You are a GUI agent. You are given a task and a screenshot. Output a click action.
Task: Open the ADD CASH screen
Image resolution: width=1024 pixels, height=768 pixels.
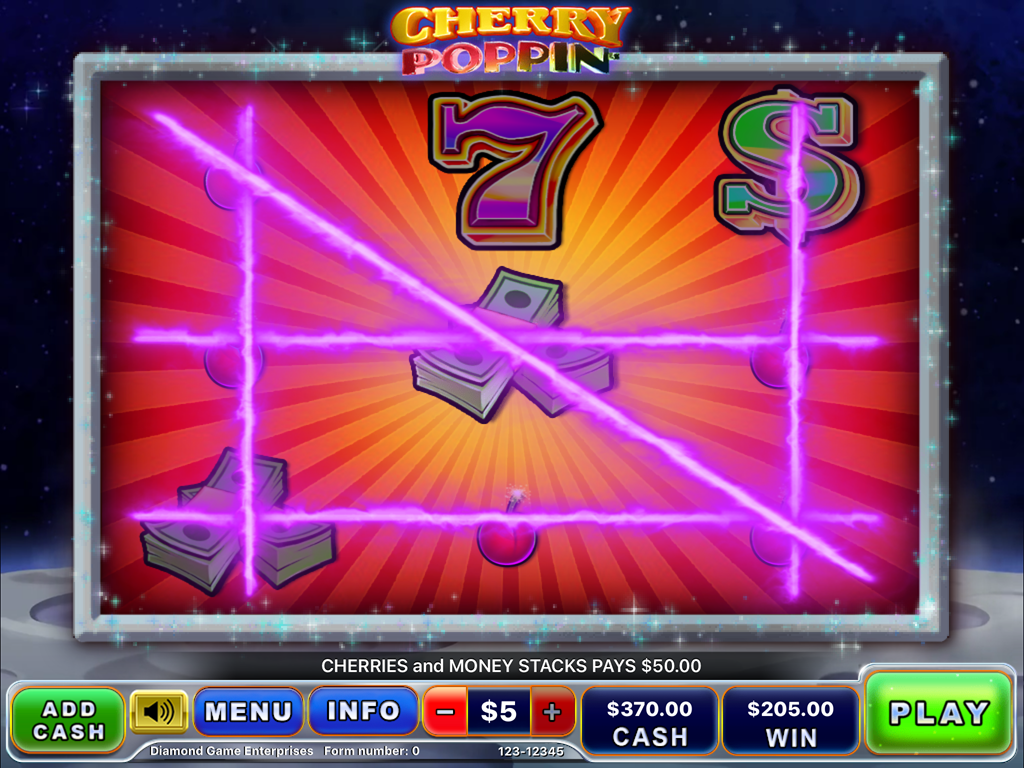pyautogui.click(x=67, y=719)
